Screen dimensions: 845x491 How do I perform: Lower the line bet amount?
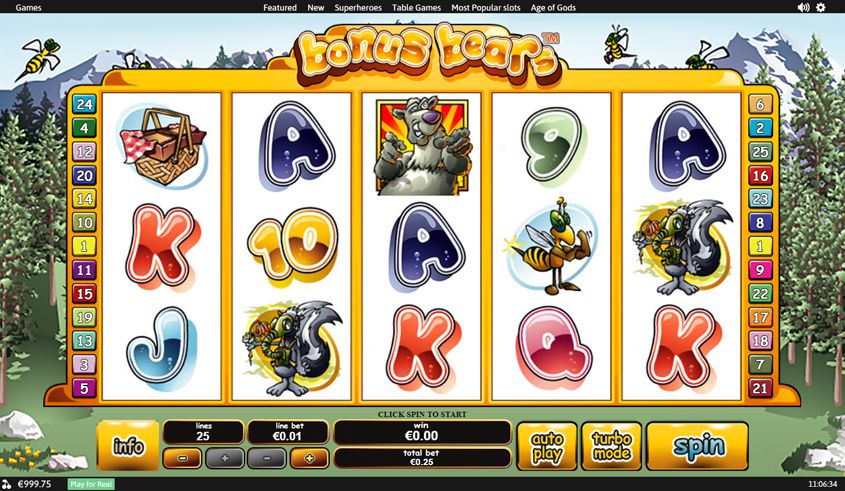[x=266, y=459]
